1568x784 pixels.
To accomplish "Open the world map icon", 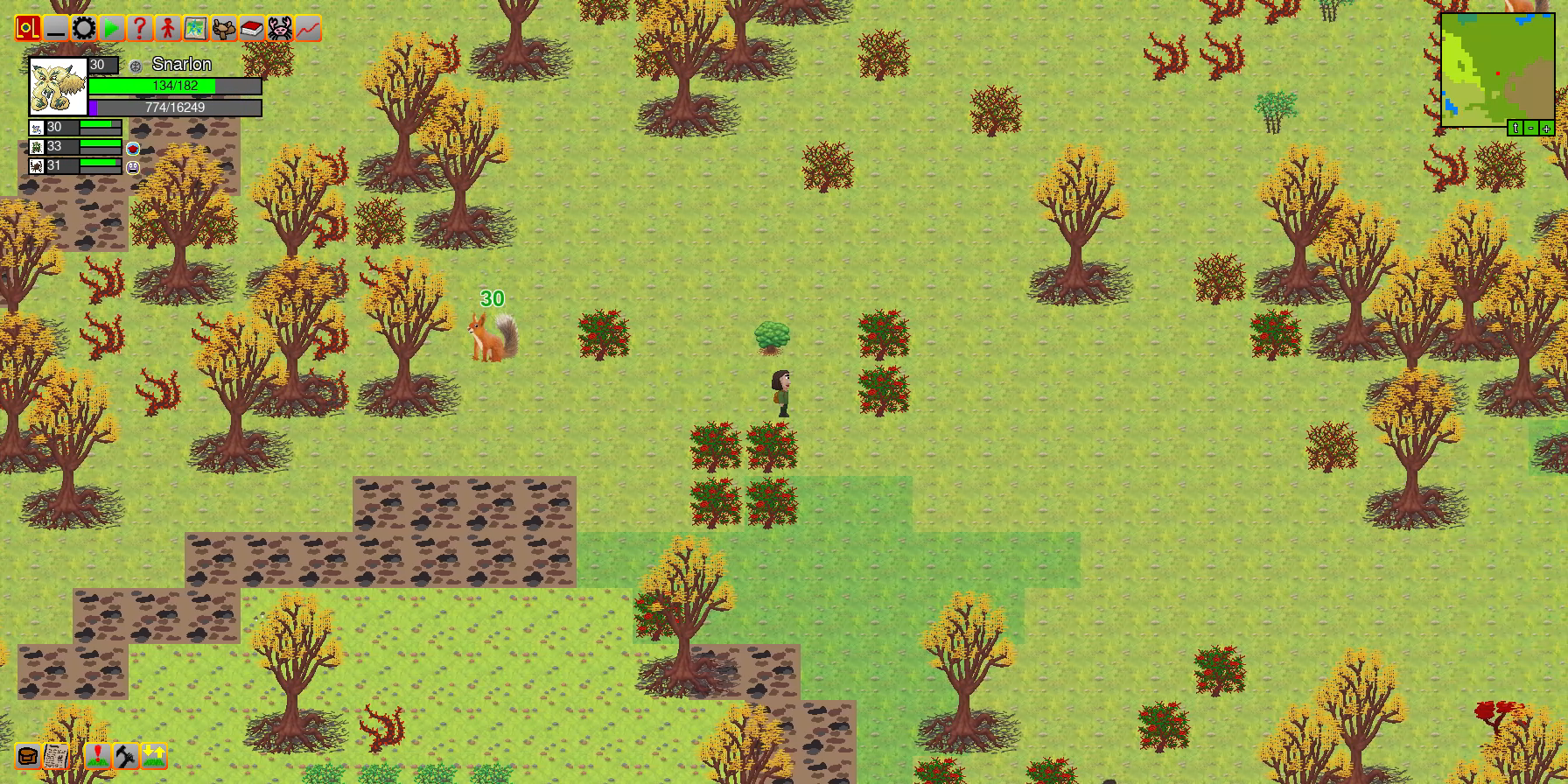I will (x=193, y=28).
